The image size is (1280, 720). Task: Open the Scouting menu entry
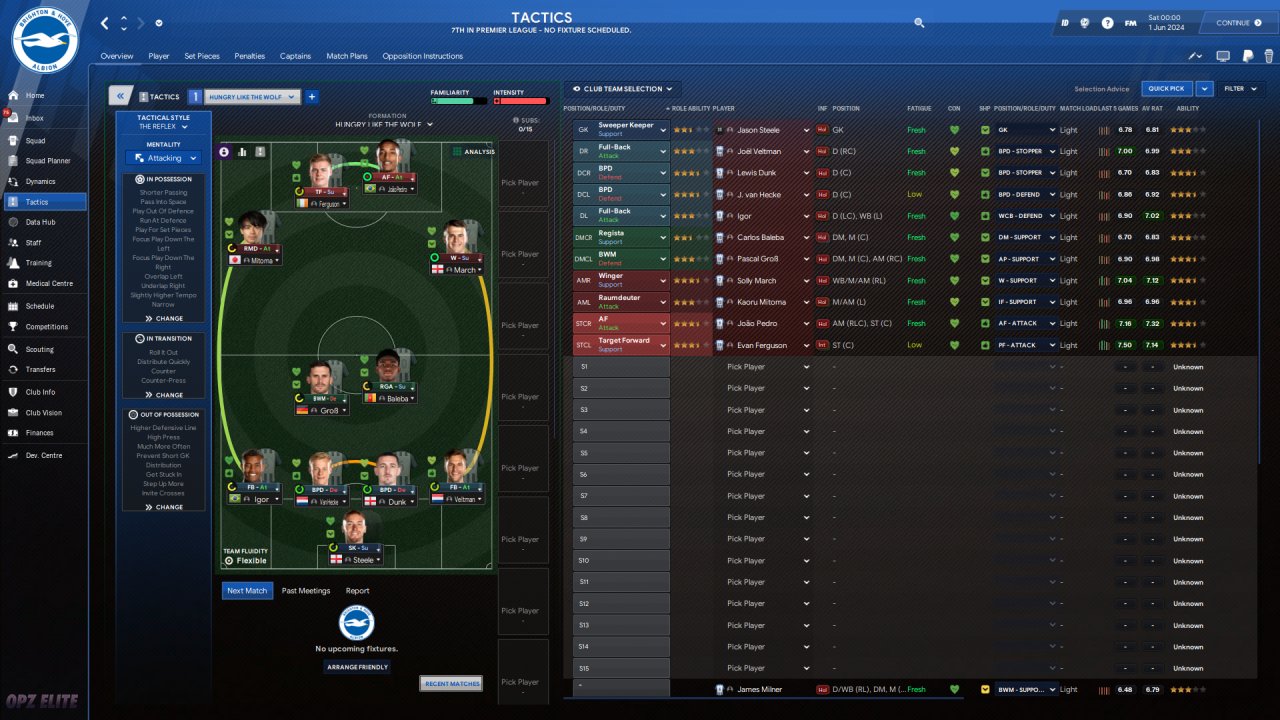[x=39, y=349]
